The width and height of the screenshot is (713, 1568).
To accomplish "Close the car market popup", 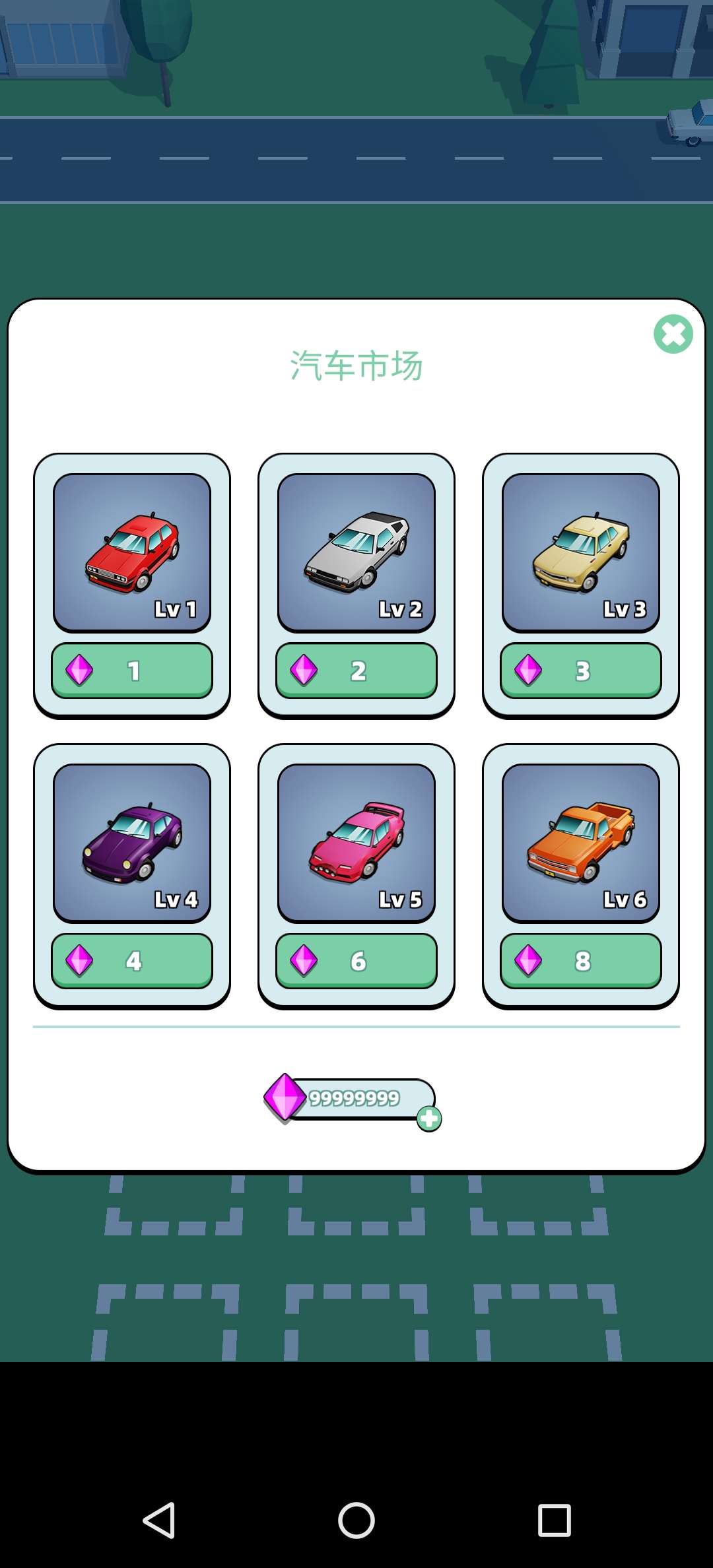I will [673, 334].
